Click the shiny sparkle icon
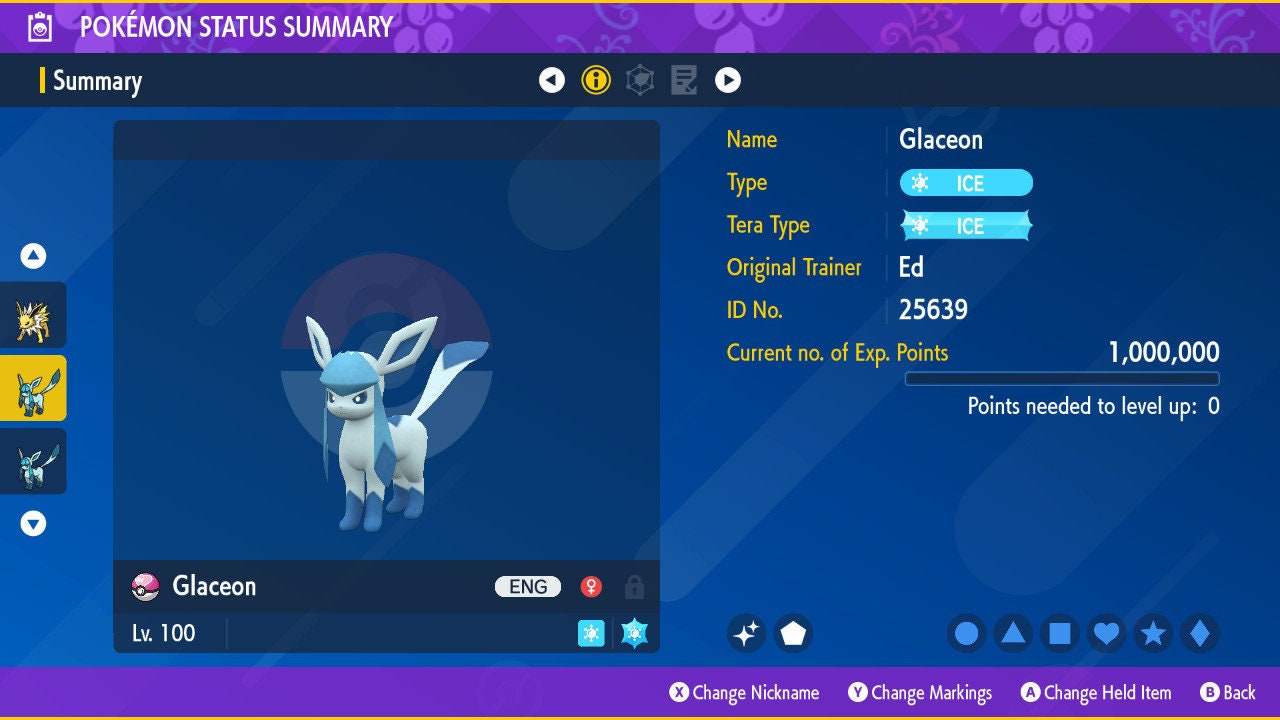Screen dimensions: 1280x720 [746, 633]
